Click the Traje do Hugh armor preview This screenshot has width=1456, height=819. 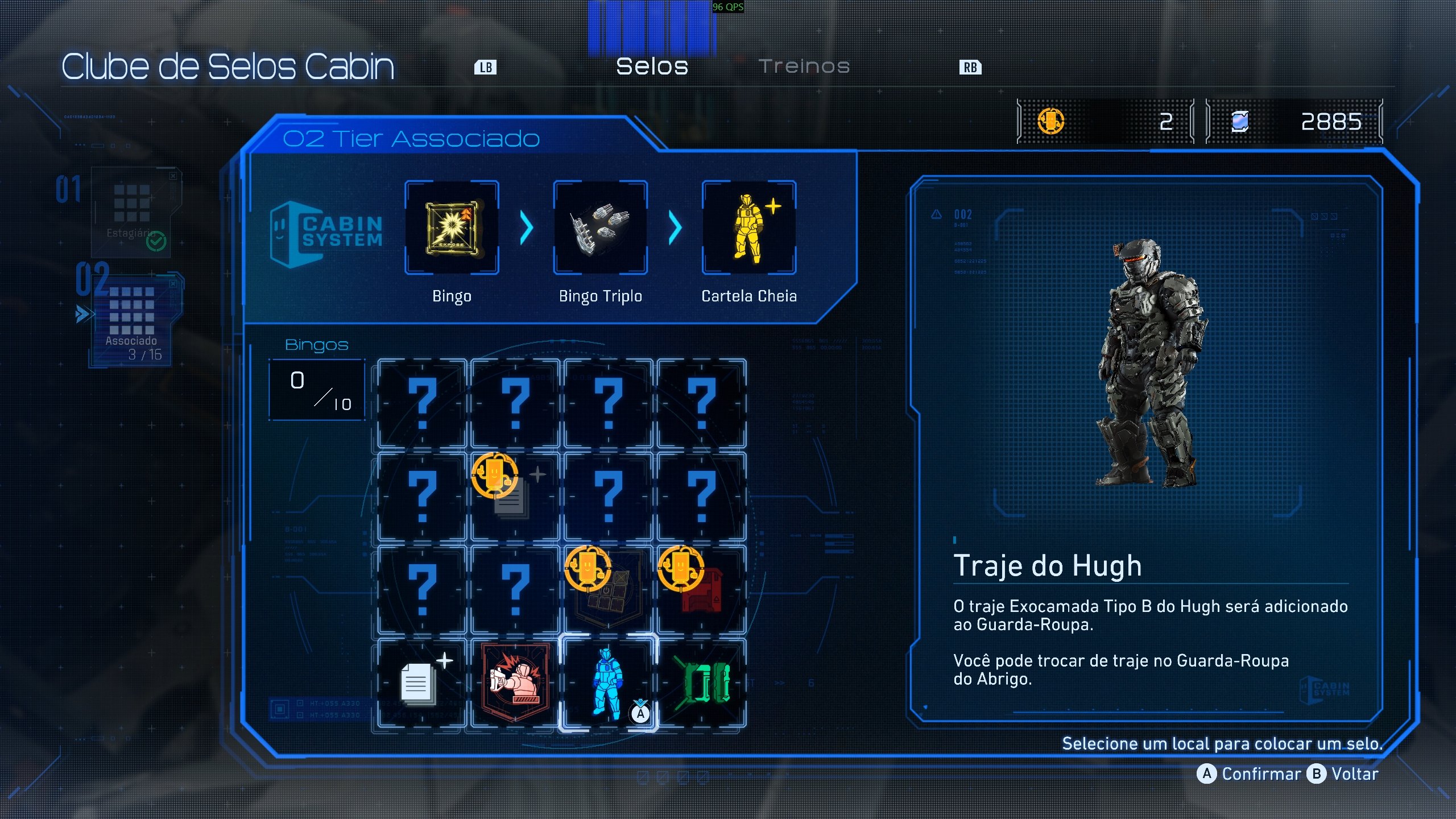coord(1149,364)
